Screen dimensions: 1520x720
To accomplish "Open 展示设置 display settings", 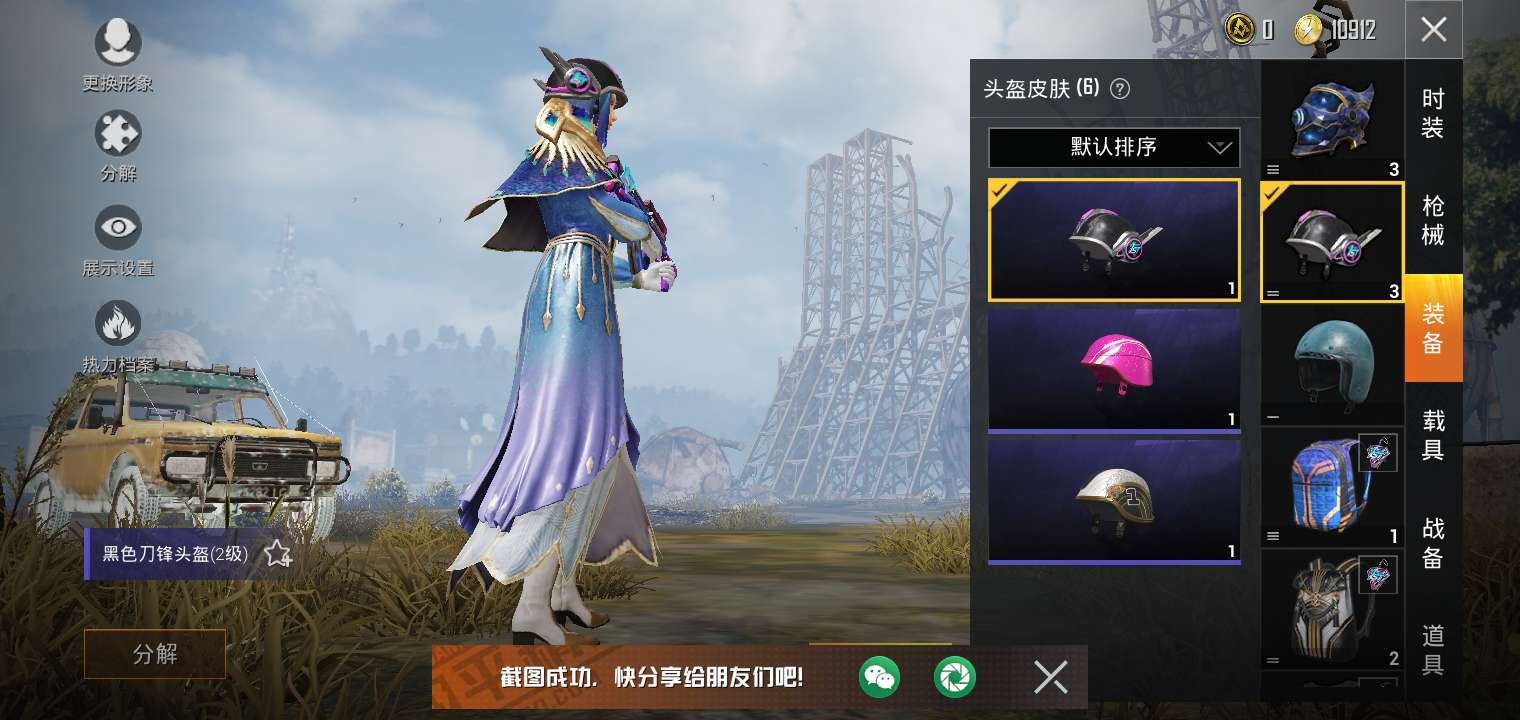I will click(x=118, y=229).
